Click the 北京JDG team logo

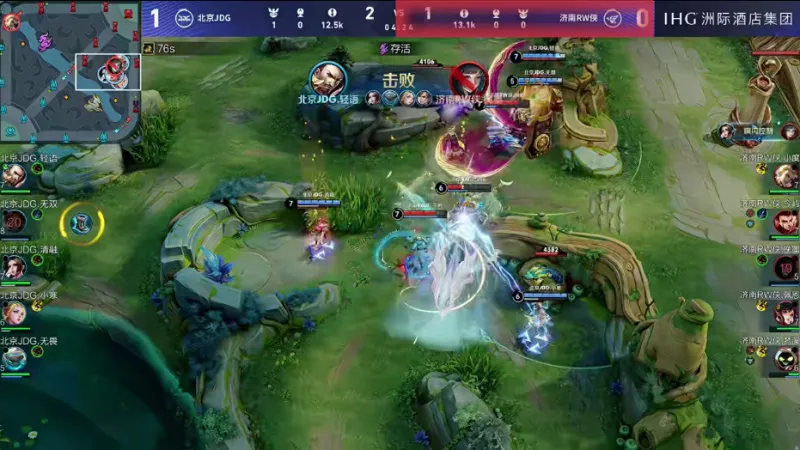point(184,17)
